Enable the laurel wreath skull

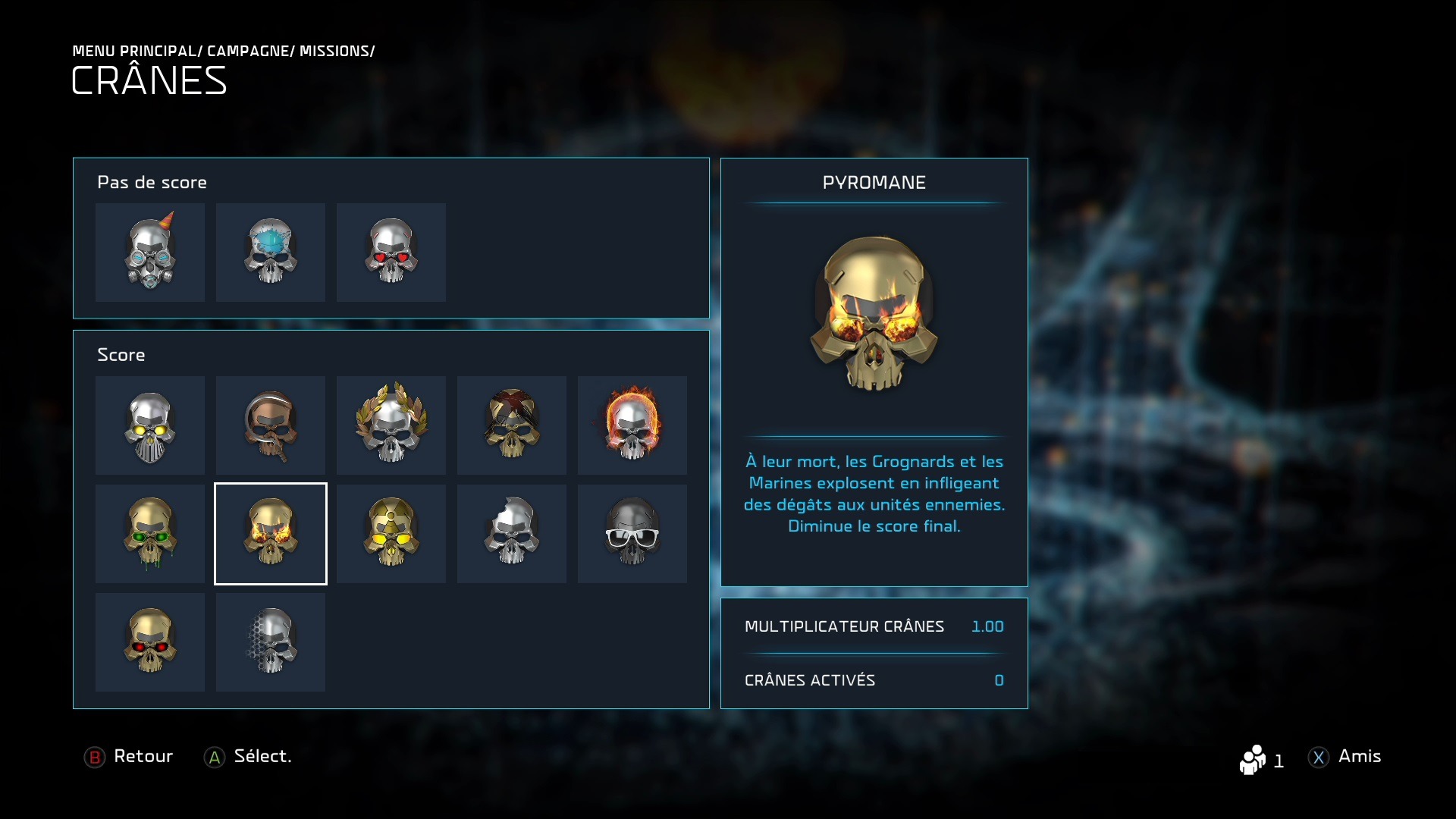pyautogui.click(x=391, y=425)
